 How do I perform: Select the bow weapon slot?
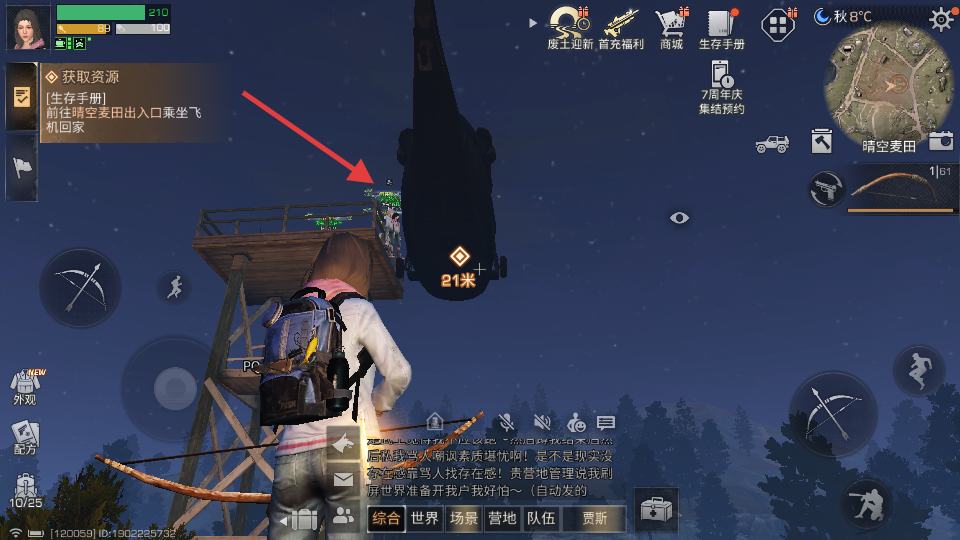901,189
